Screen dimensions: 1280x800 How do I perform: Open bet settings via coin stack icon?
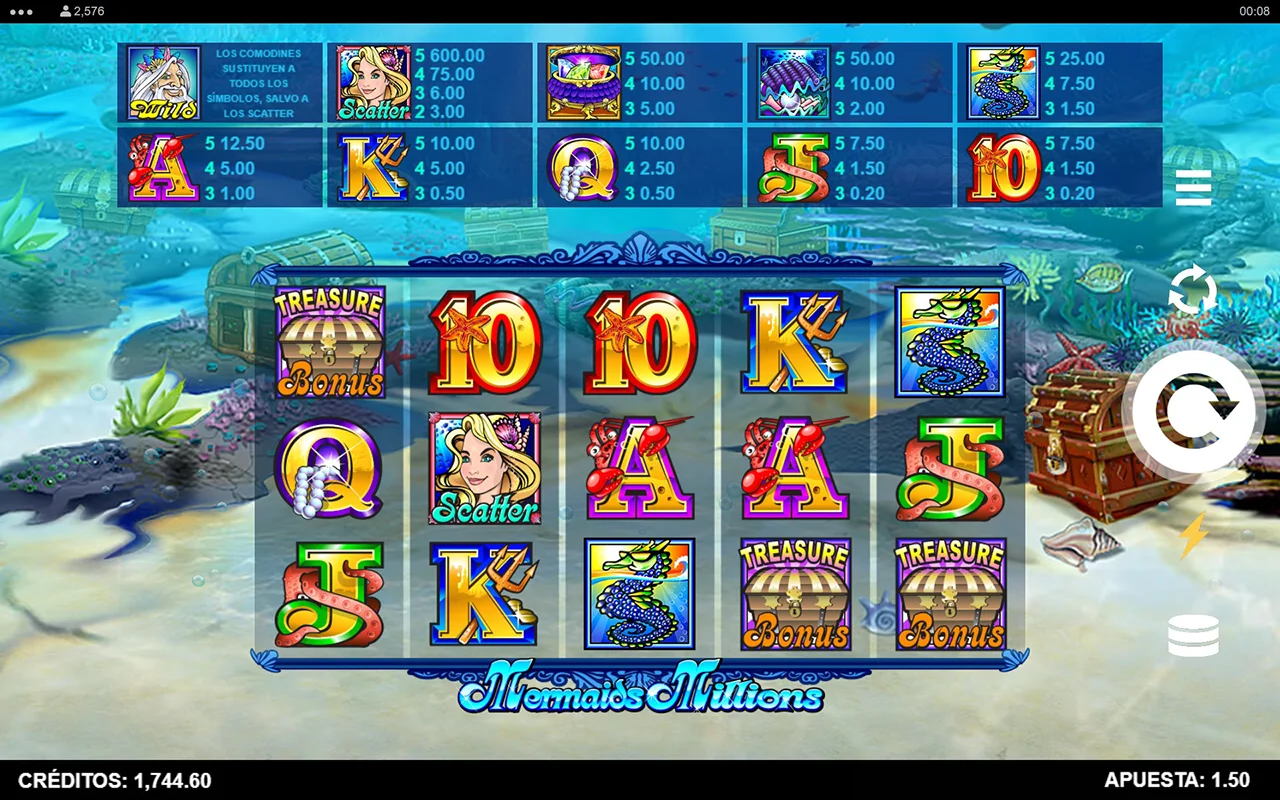1193,636
